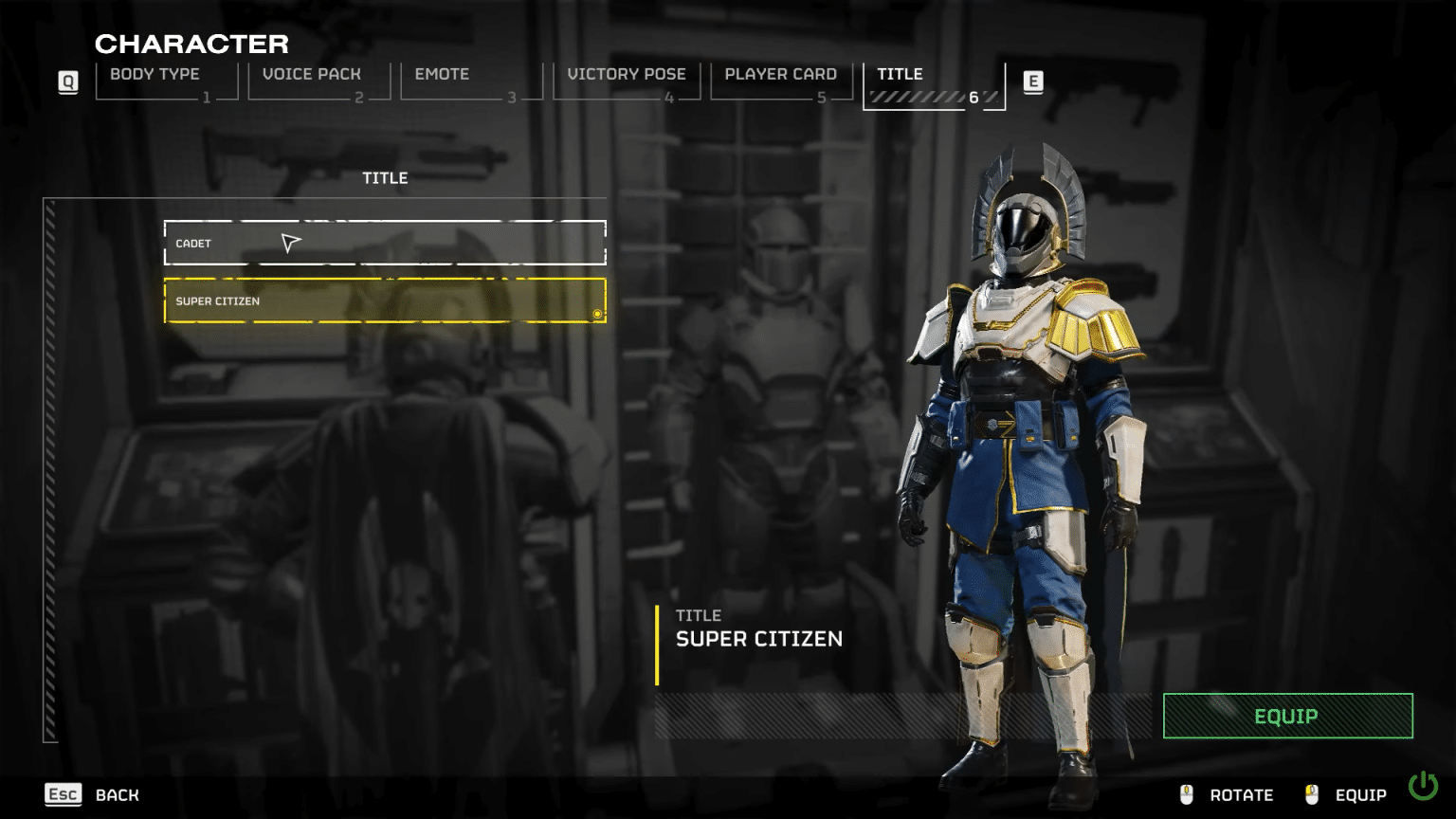This screenshot has height=819, width=1456.
Task: Switch to the Body Type tab
Action: (155, 74)
